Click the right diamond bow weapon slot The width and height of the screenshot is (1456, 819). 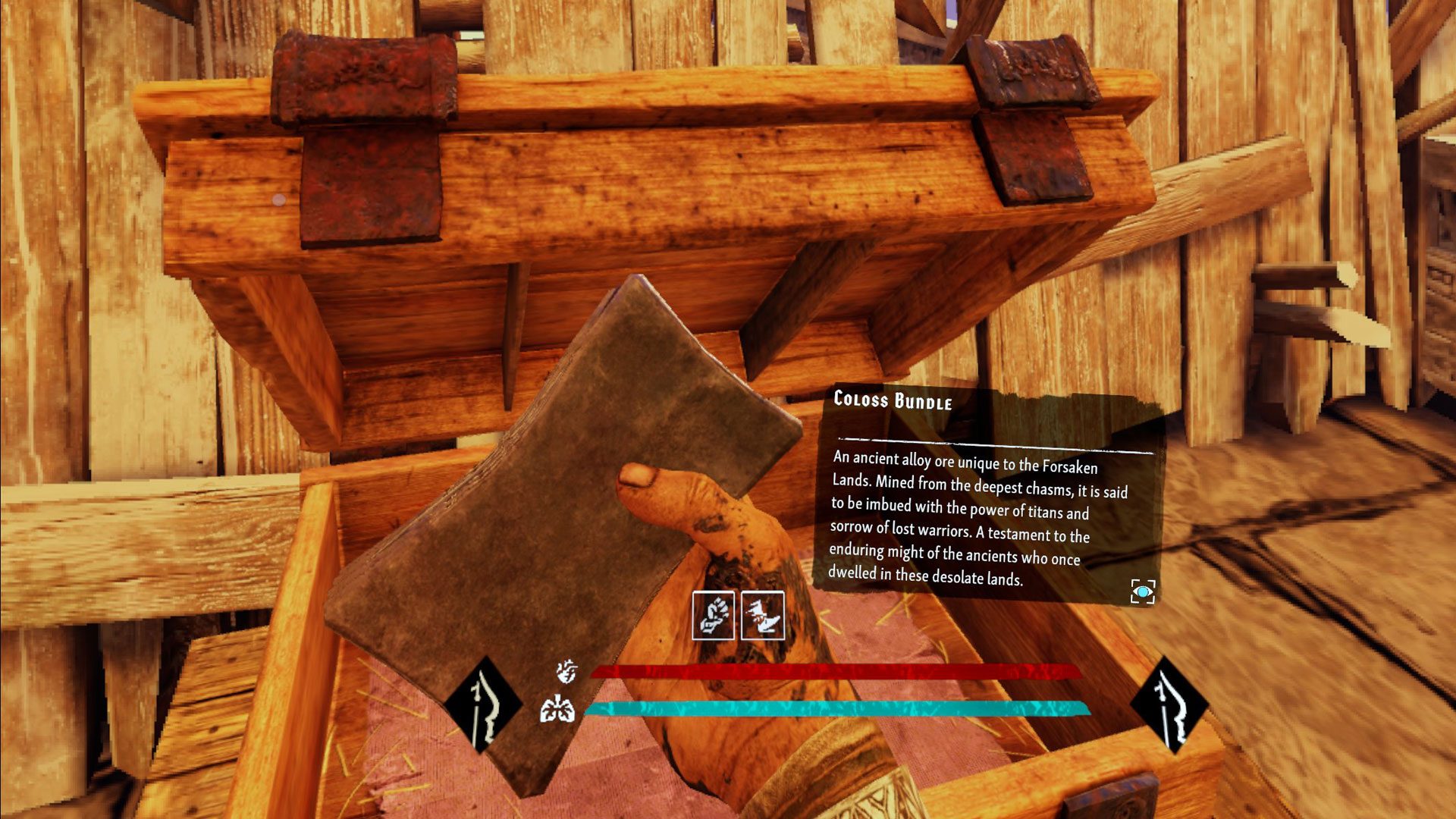pos(1169,706)
